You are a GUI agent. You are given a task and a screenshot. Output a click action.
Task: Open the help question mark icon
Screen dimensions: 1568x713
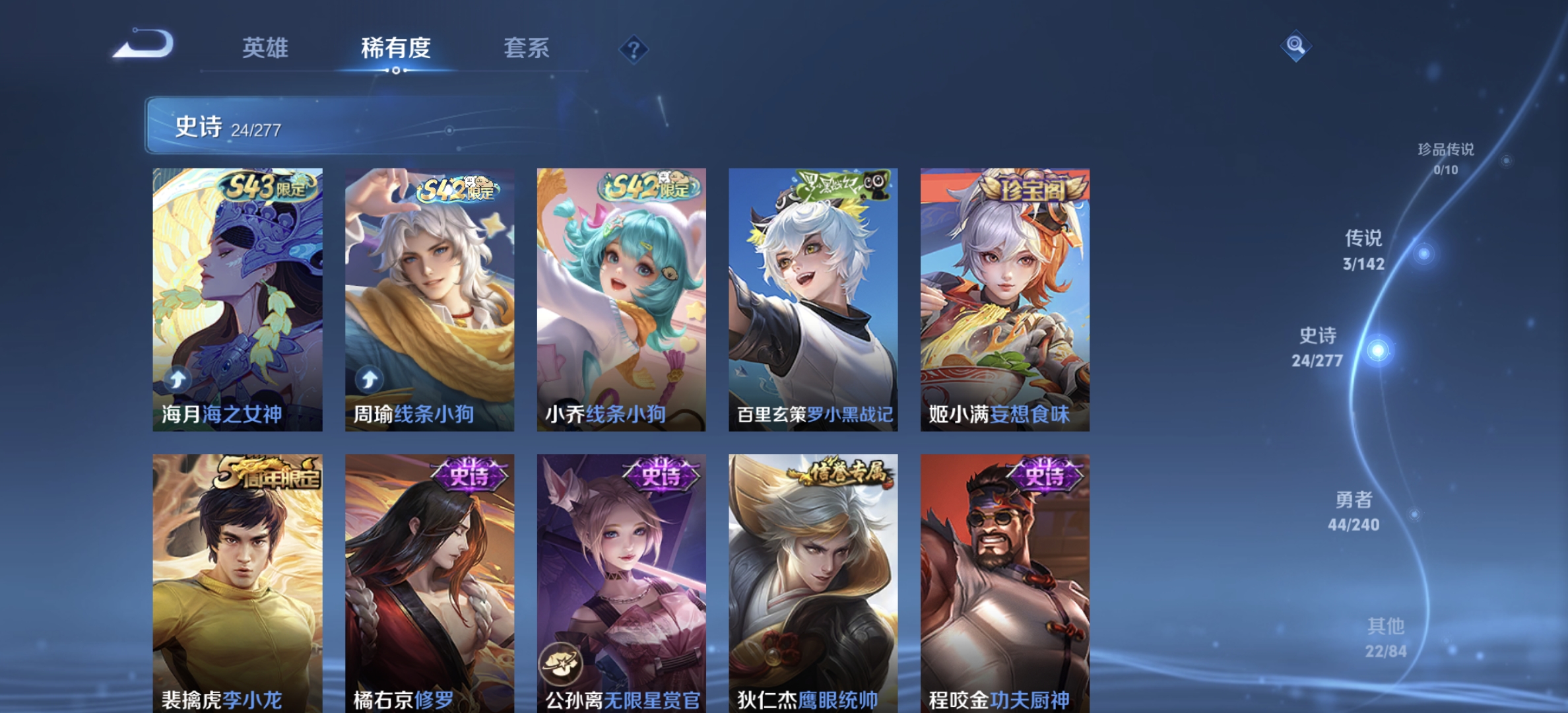coord(632,48)
